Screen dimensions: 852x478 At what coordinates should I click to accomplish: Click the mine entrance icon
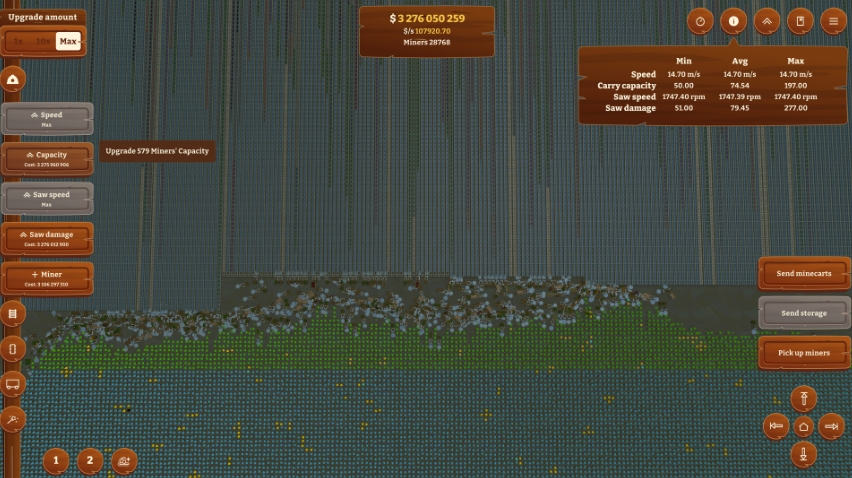tap(14, 80)
